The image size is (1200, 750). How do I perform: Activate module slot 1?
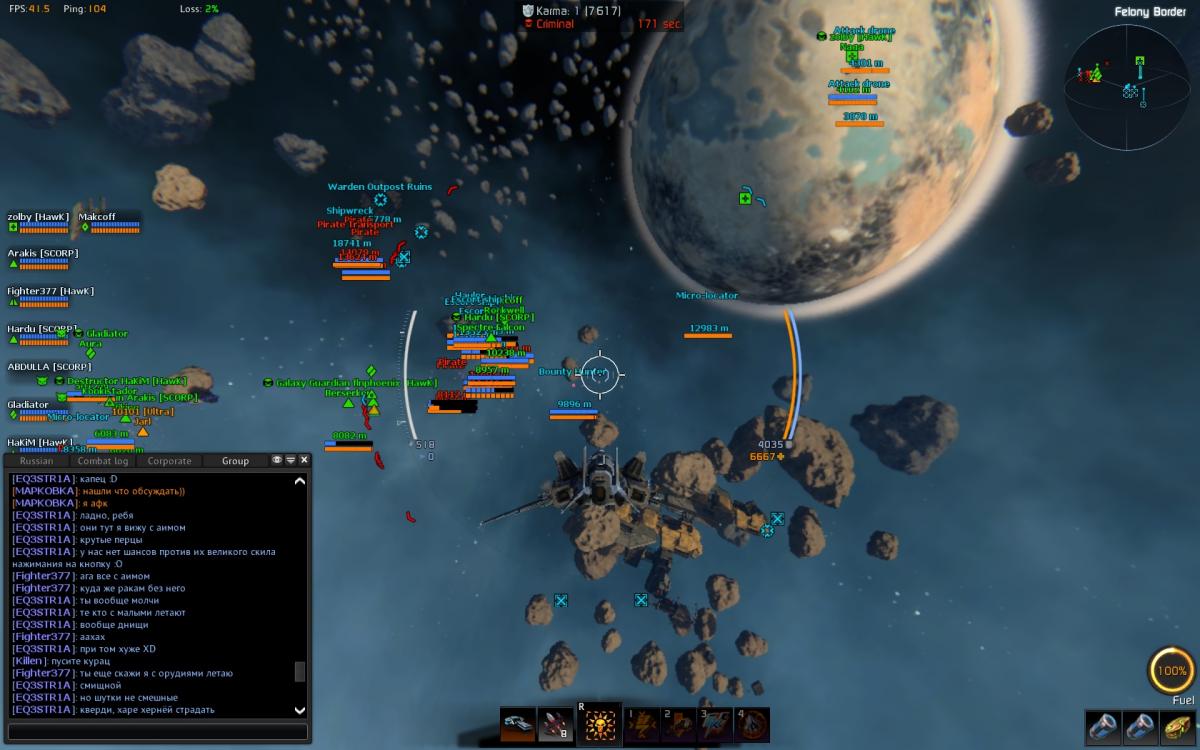(x=641, y=724)
